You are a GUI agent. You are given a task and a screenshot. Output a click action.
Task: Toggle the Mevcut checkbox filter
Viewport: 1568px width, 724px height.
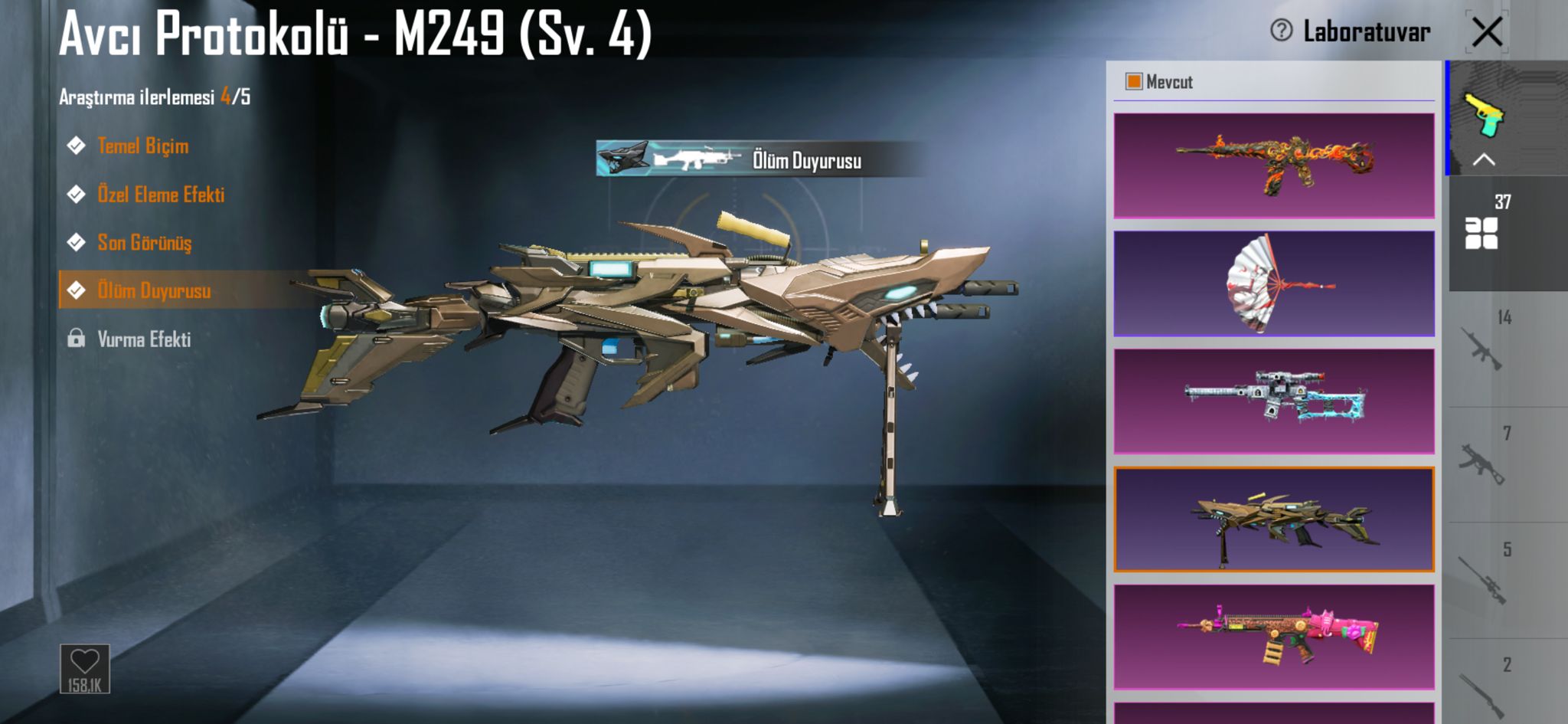(x=1133, y=82)
